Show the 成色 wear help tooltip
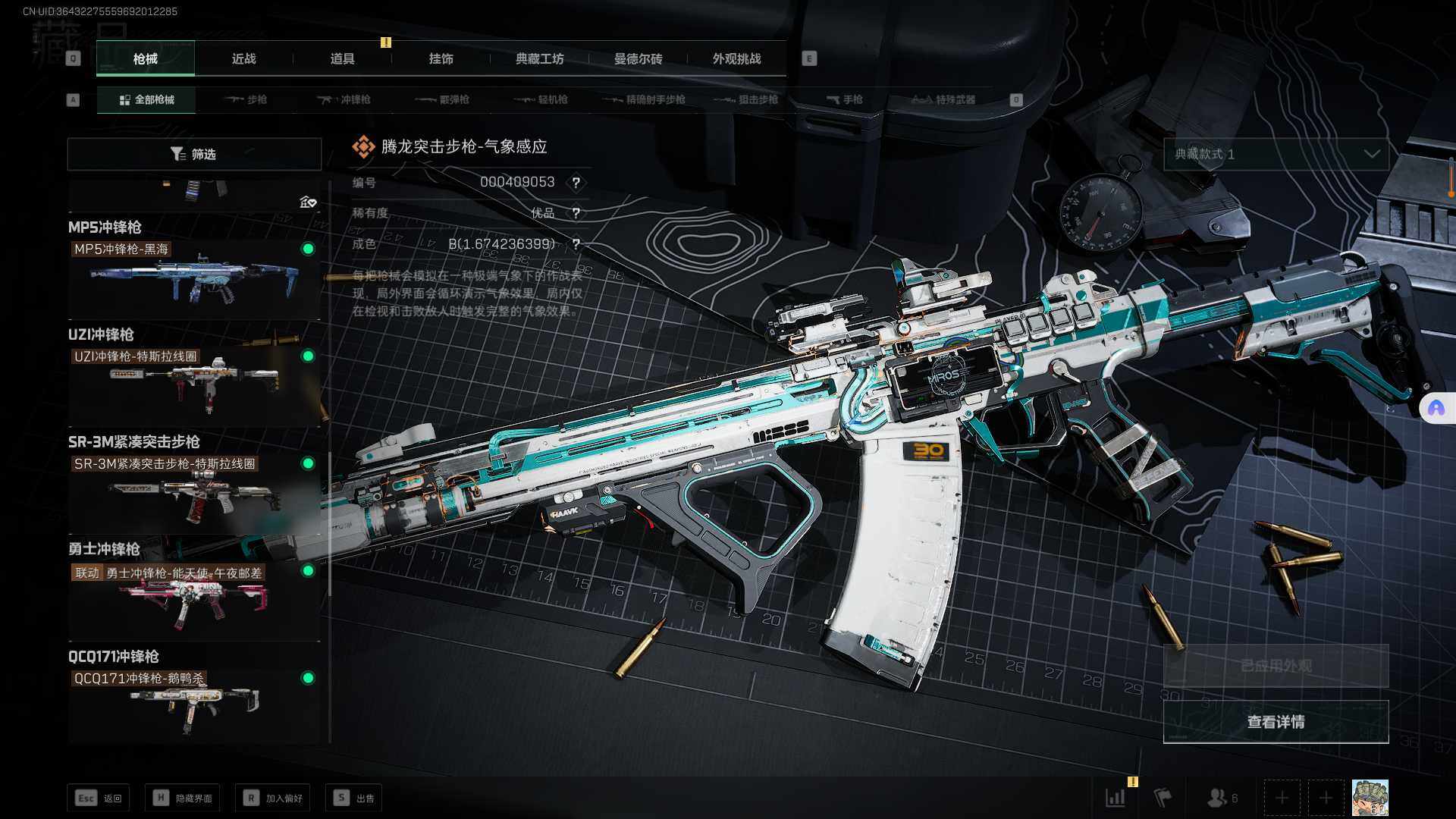Image resolution: width=1456 pixels, height=819 pixels. (576, 244)
